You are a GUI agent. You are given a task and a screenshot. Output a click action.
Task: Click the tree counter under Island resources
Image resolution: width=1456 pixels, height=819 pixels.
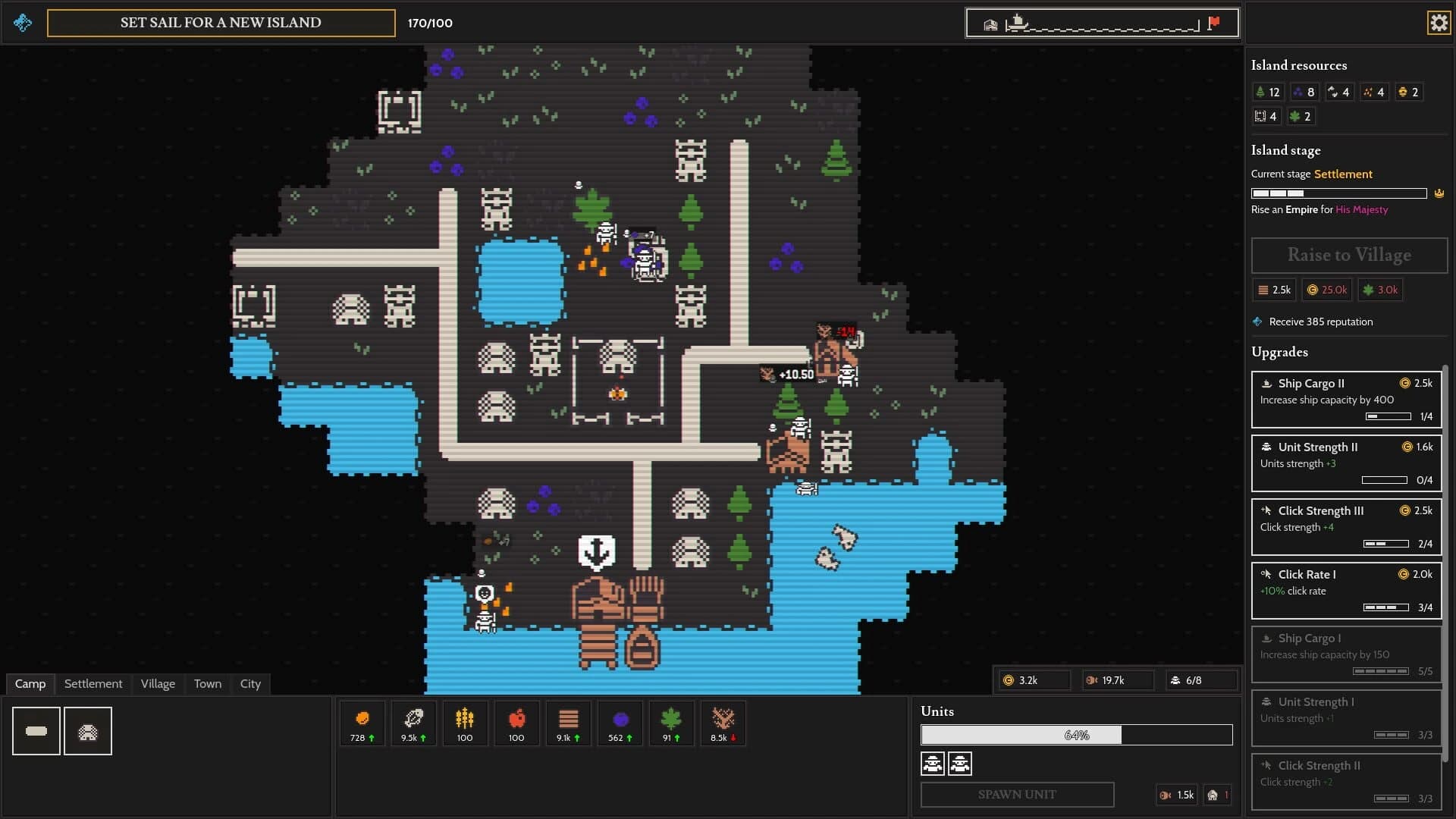pyautogui.click(x=1269, y=92)
